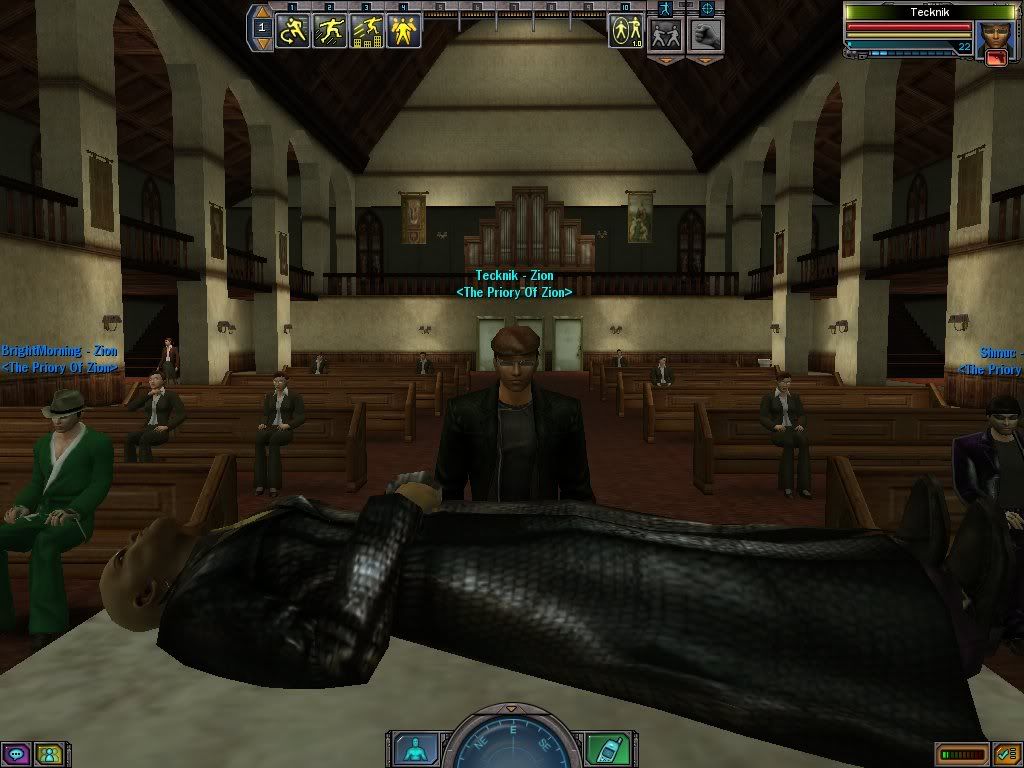Activate the evade ability in hotbar slot 1

coord(293,31)
